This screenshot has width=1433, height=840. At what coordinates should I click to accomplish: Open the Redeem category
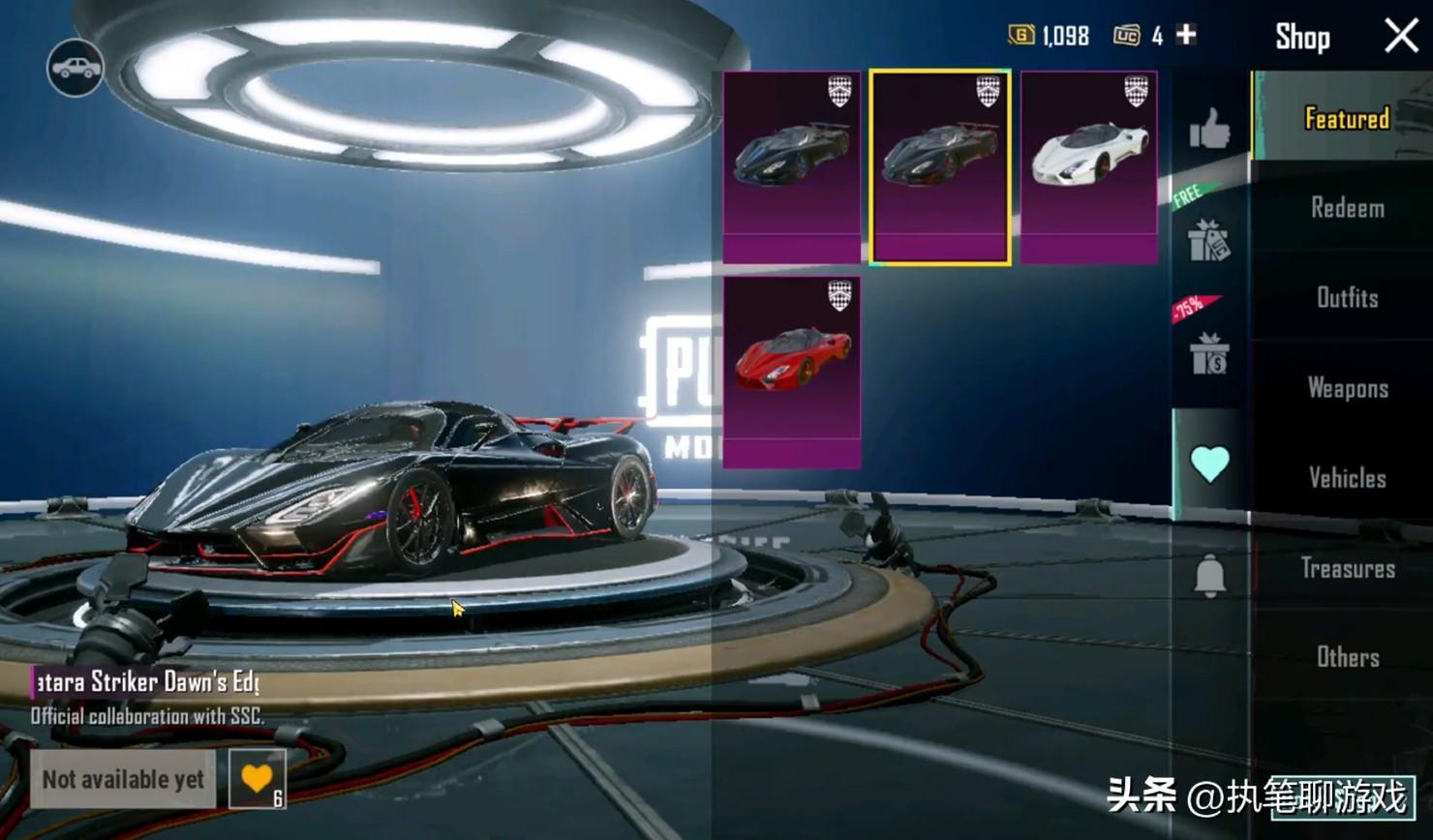click(x=1347, y=208)
